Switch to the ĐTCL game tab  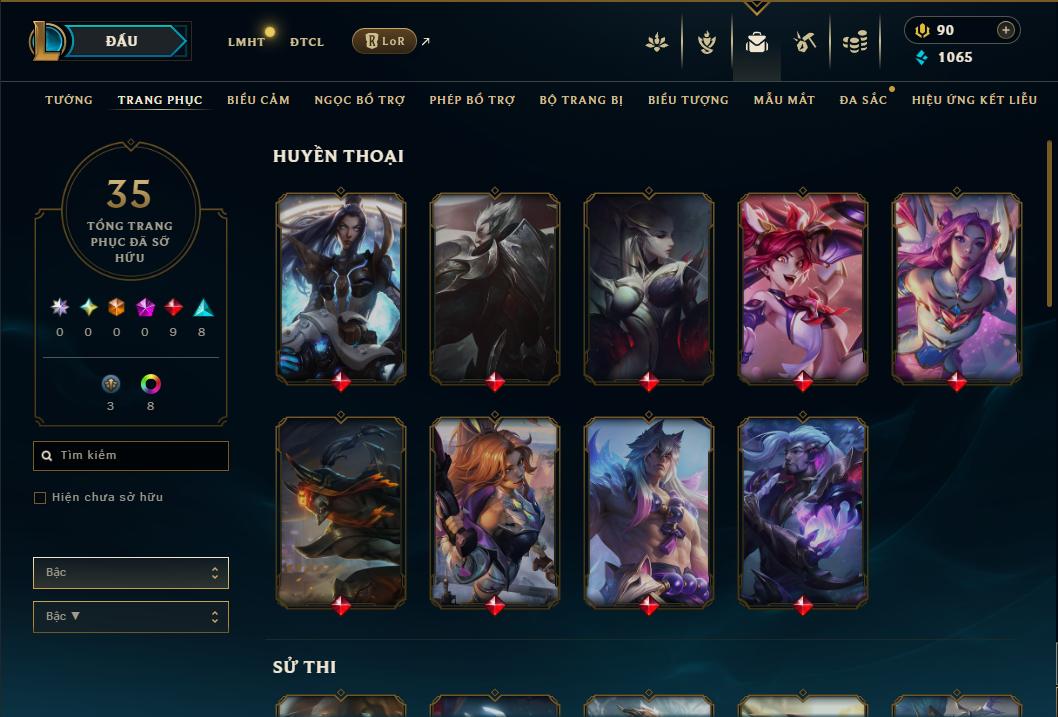pyautogui.click(x=306, y=42)
